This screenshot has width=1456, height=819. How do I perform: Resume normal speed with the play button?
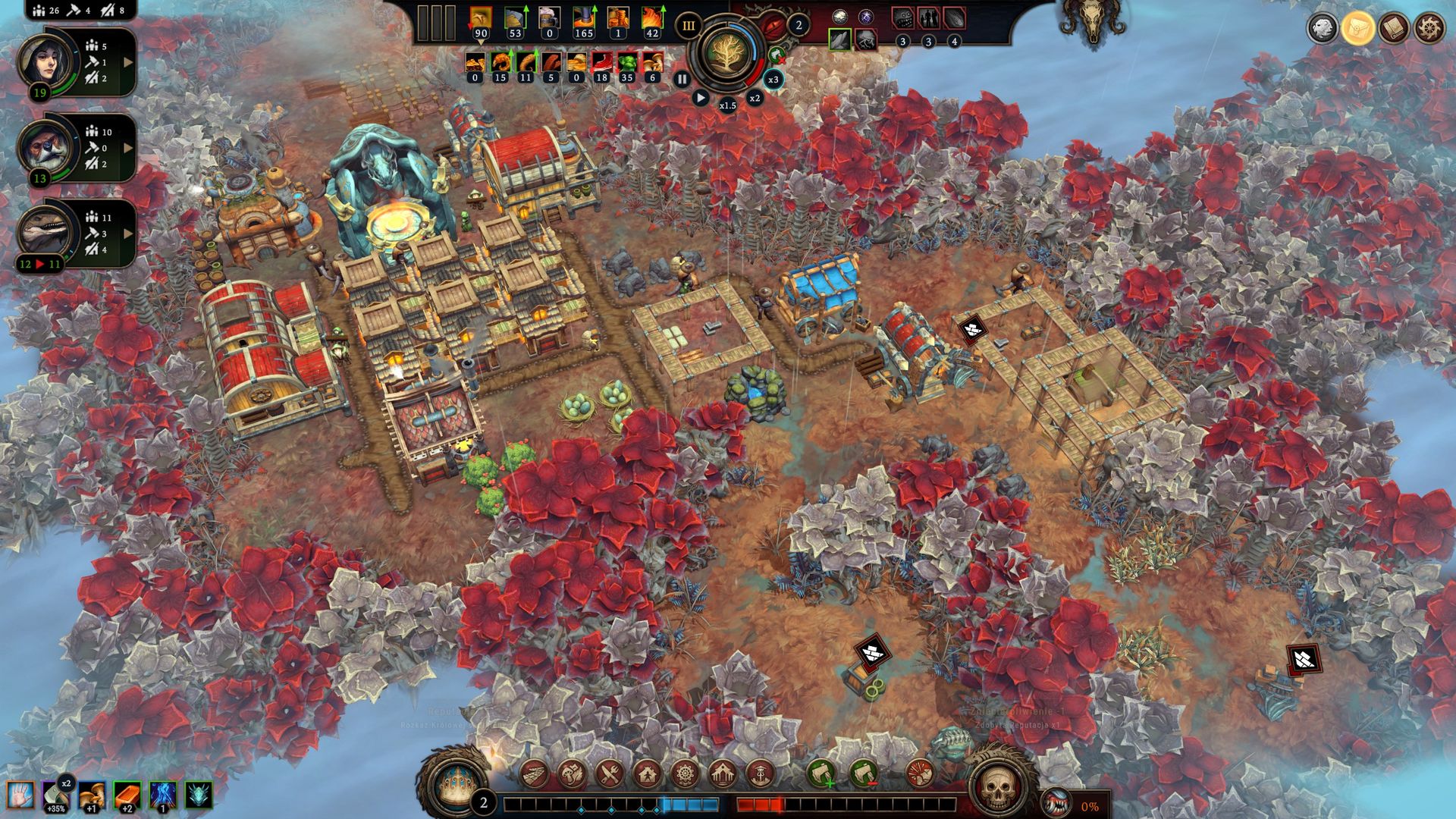click(x=701, y=98)
